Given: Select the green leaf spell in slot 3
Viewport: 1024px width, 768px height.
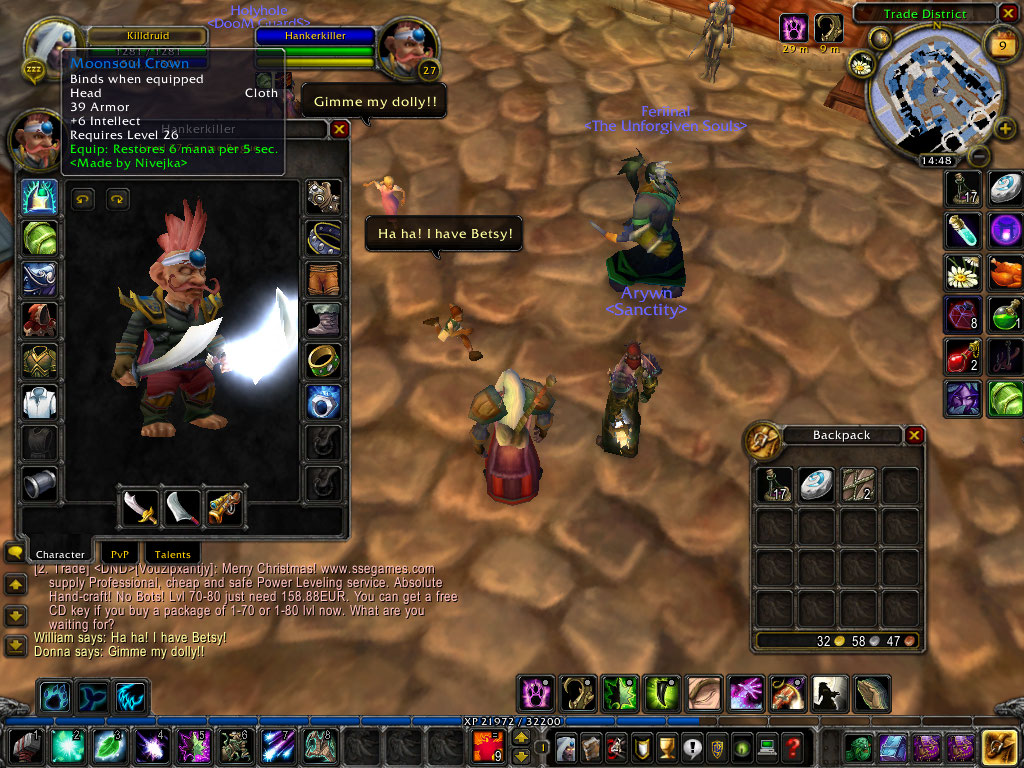Looking at the screenshot, I should click(x=106, y=746).
